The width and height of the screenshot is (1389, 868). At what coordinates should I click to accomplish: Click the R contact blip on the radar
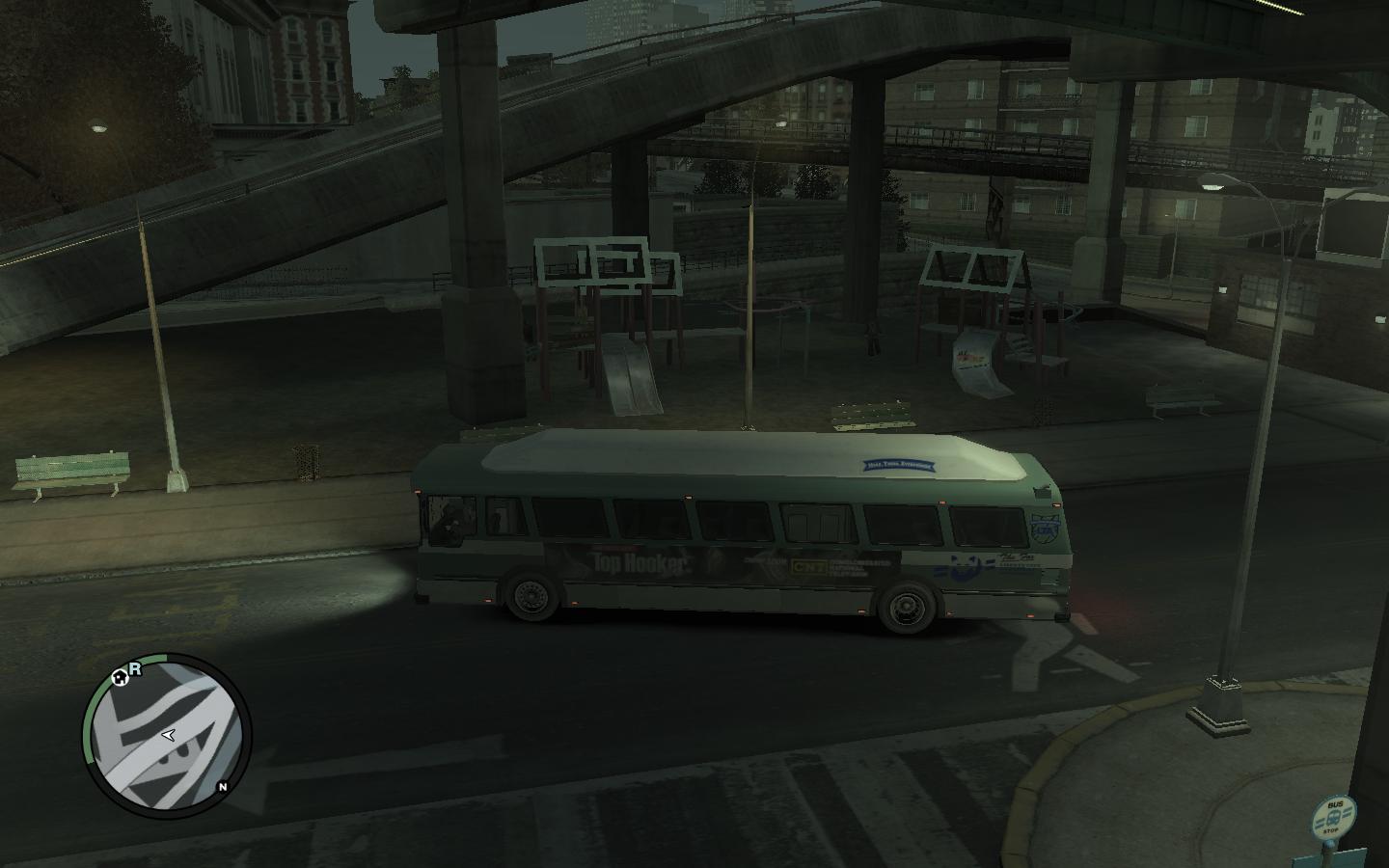(136, 667)
